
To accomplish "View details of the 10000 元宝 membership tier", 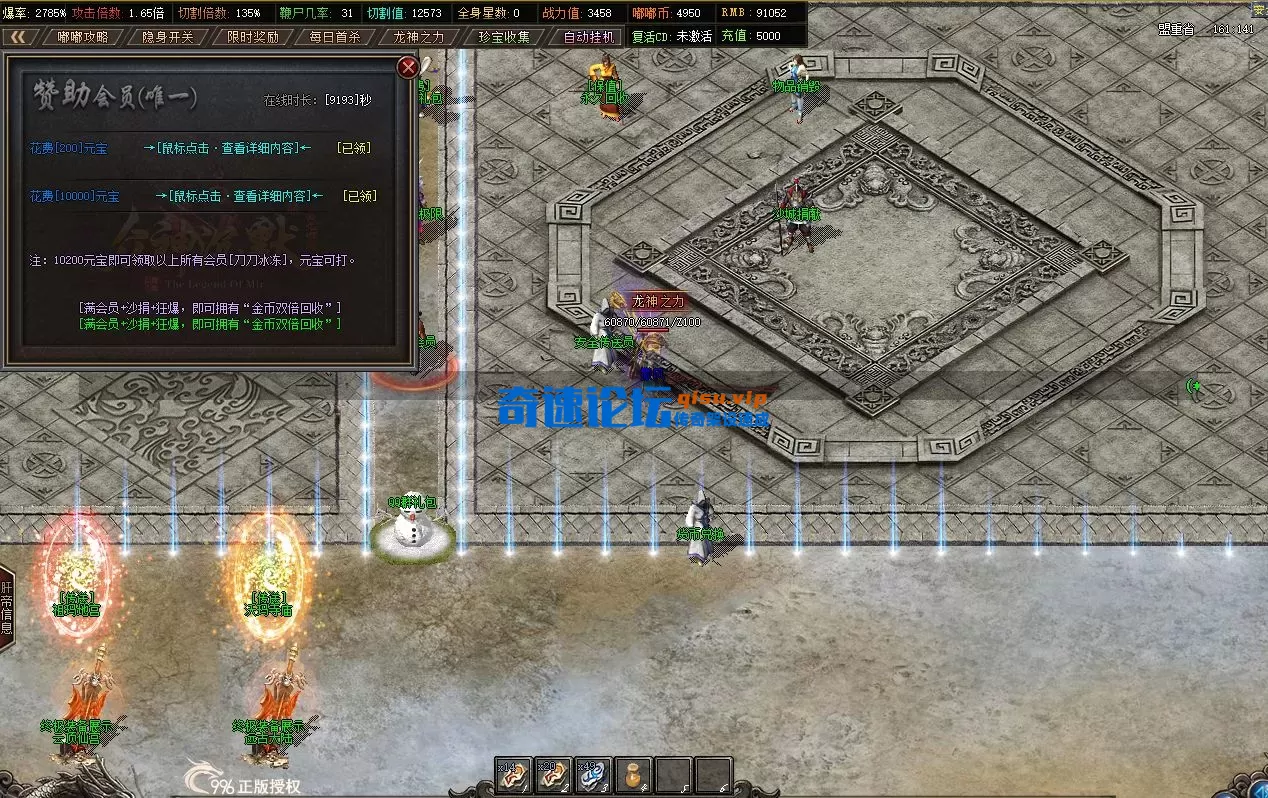I will [239, 196].
